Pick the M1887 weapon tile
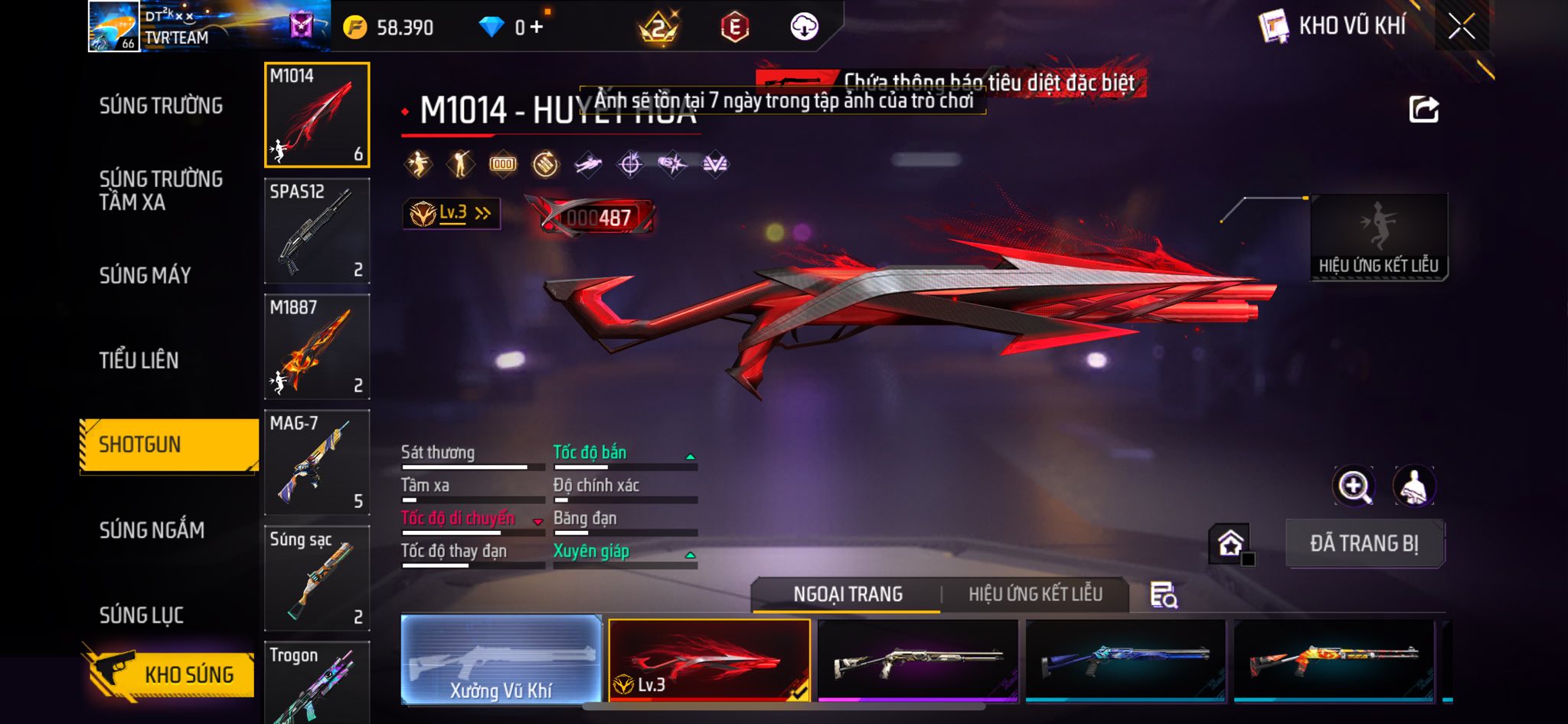This screenshot has height=724, width=1568. [x=317, y=346]
